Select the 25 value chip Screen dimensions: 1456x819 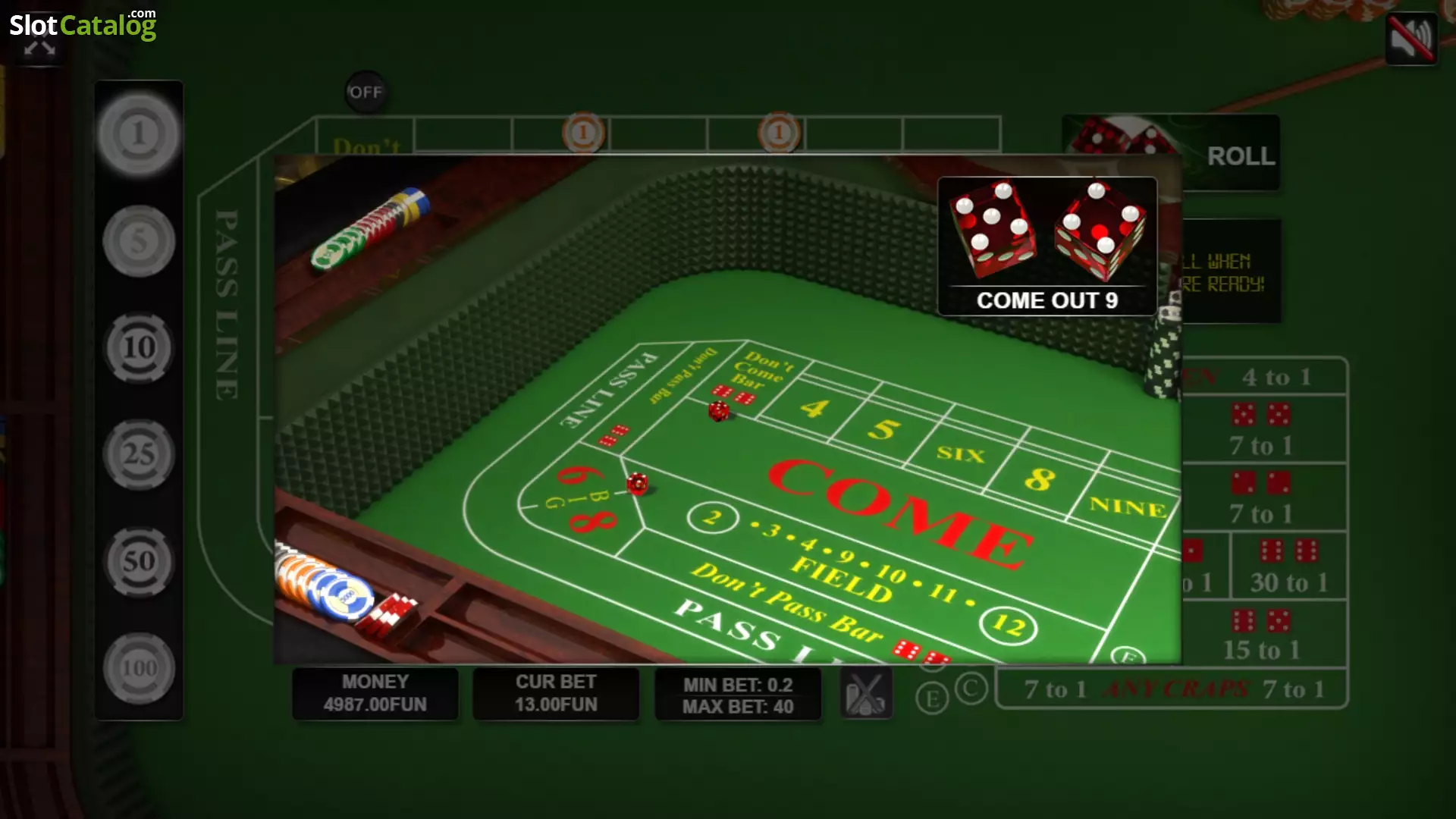tap(138, 455)
